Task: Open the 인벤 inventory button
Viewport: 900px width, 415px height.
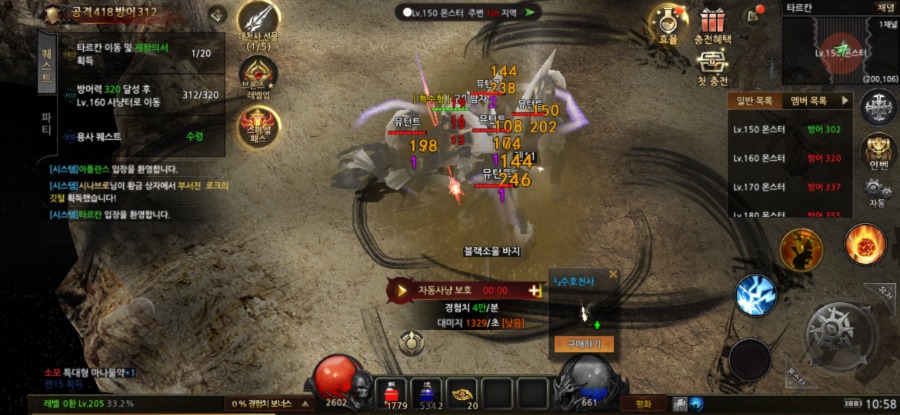Action: click(879, 150)
